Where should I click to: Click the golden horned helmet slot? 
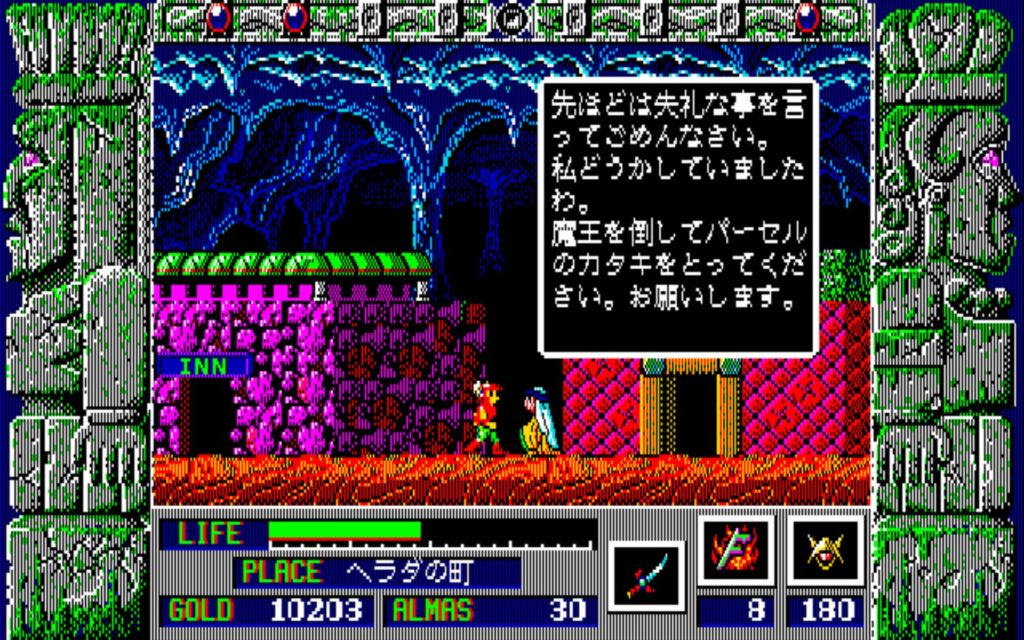pyautogui.click(x=825, y=552)
